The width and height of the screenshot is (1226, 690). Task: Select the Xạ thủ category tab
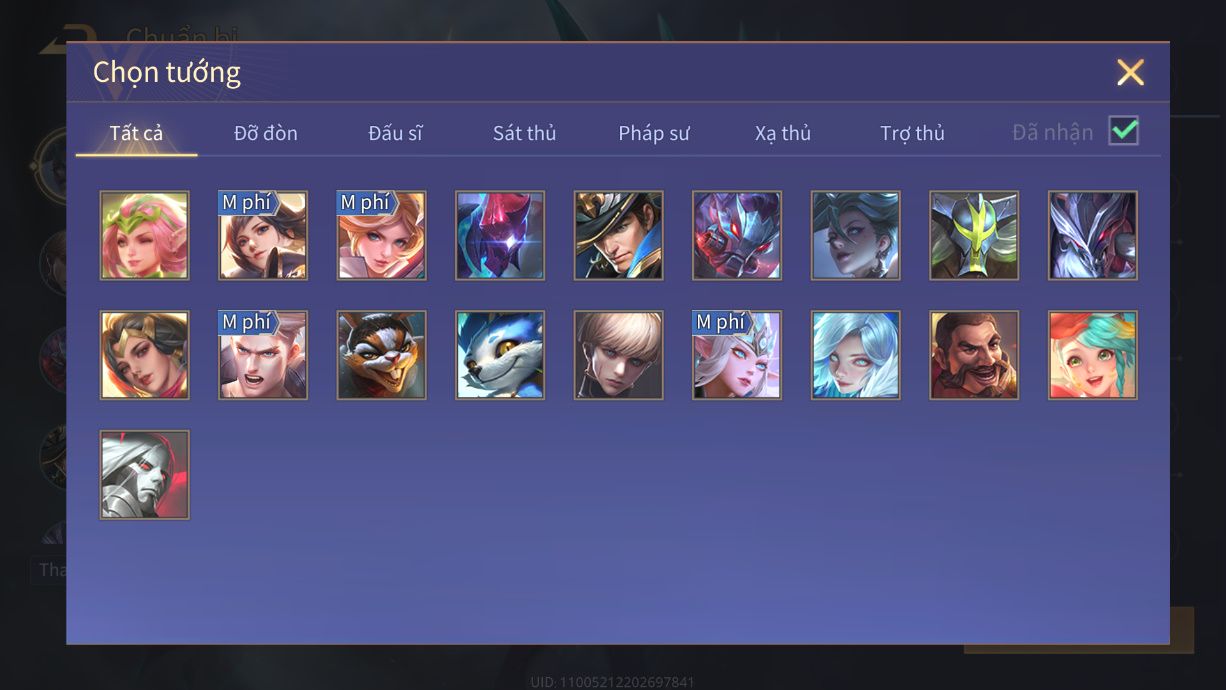point(783,133)
